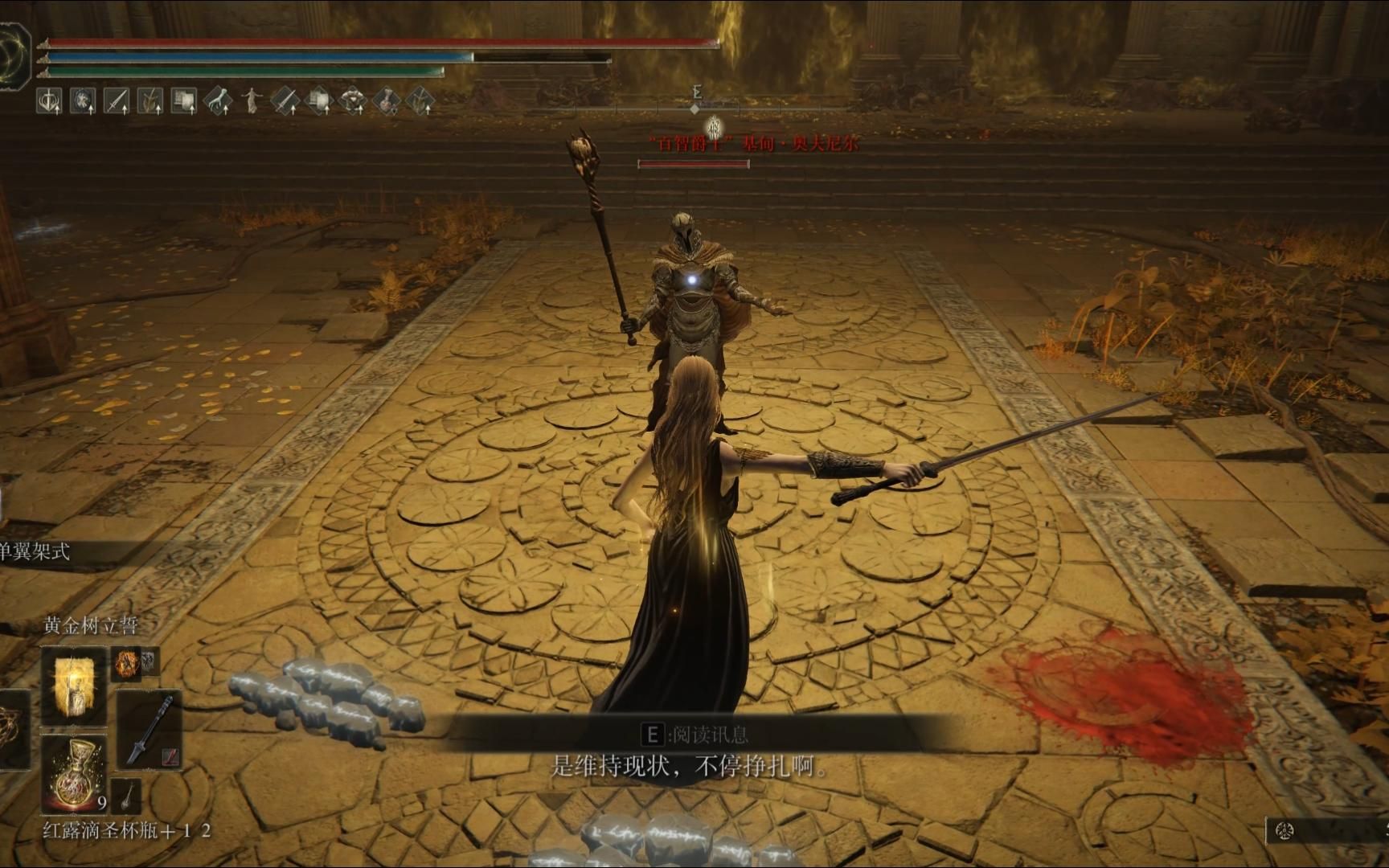Select the equipped sword weapon slot
This screenshot has height=868, width=1389.
click(x=150, y=729)
